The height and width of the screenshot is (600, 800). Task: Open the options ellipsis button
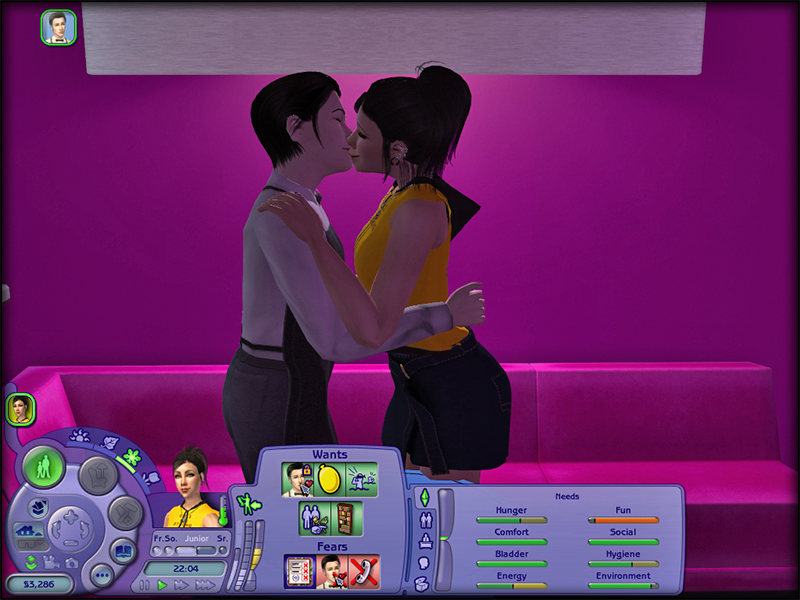(x=100, y=576)
